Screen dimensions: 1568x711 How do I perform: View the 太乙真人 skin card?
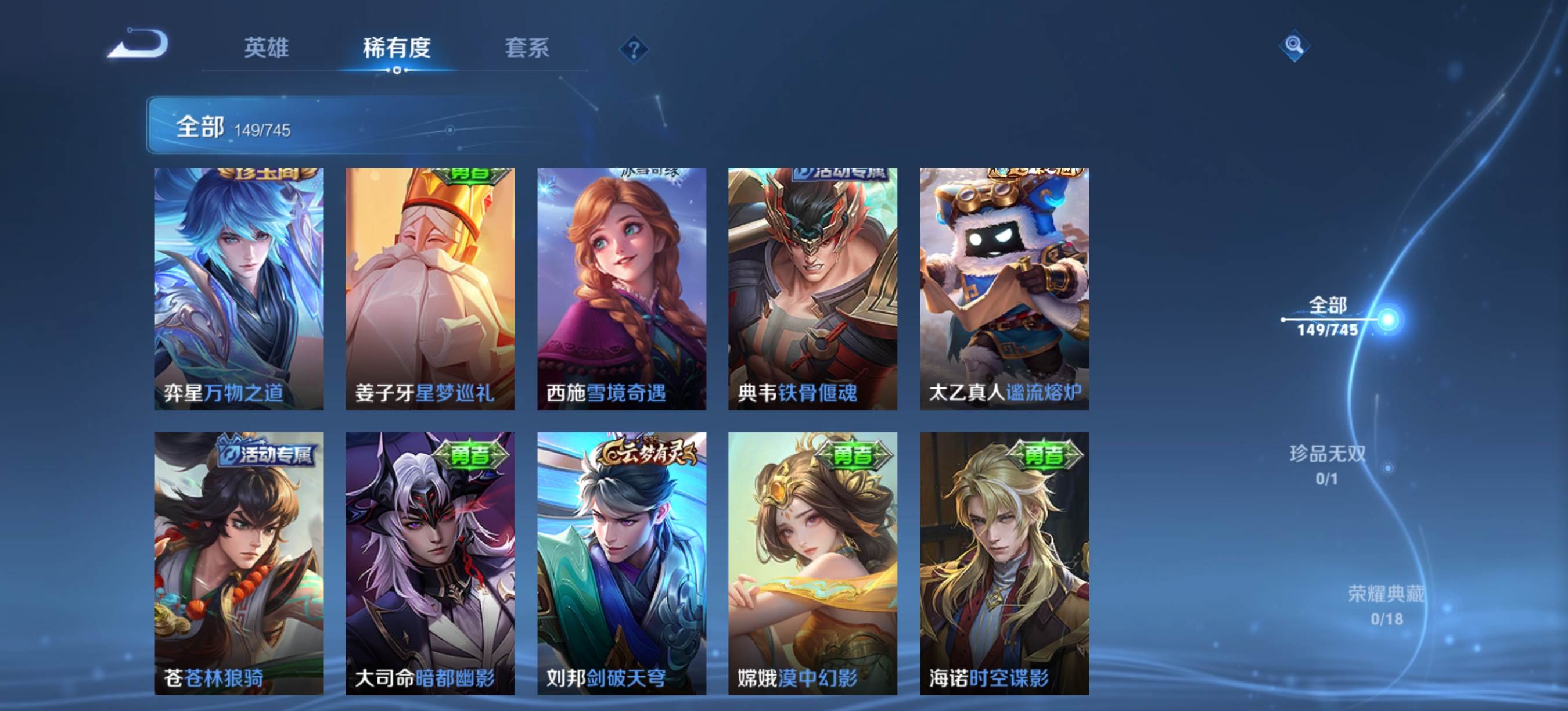[1004, 289]
